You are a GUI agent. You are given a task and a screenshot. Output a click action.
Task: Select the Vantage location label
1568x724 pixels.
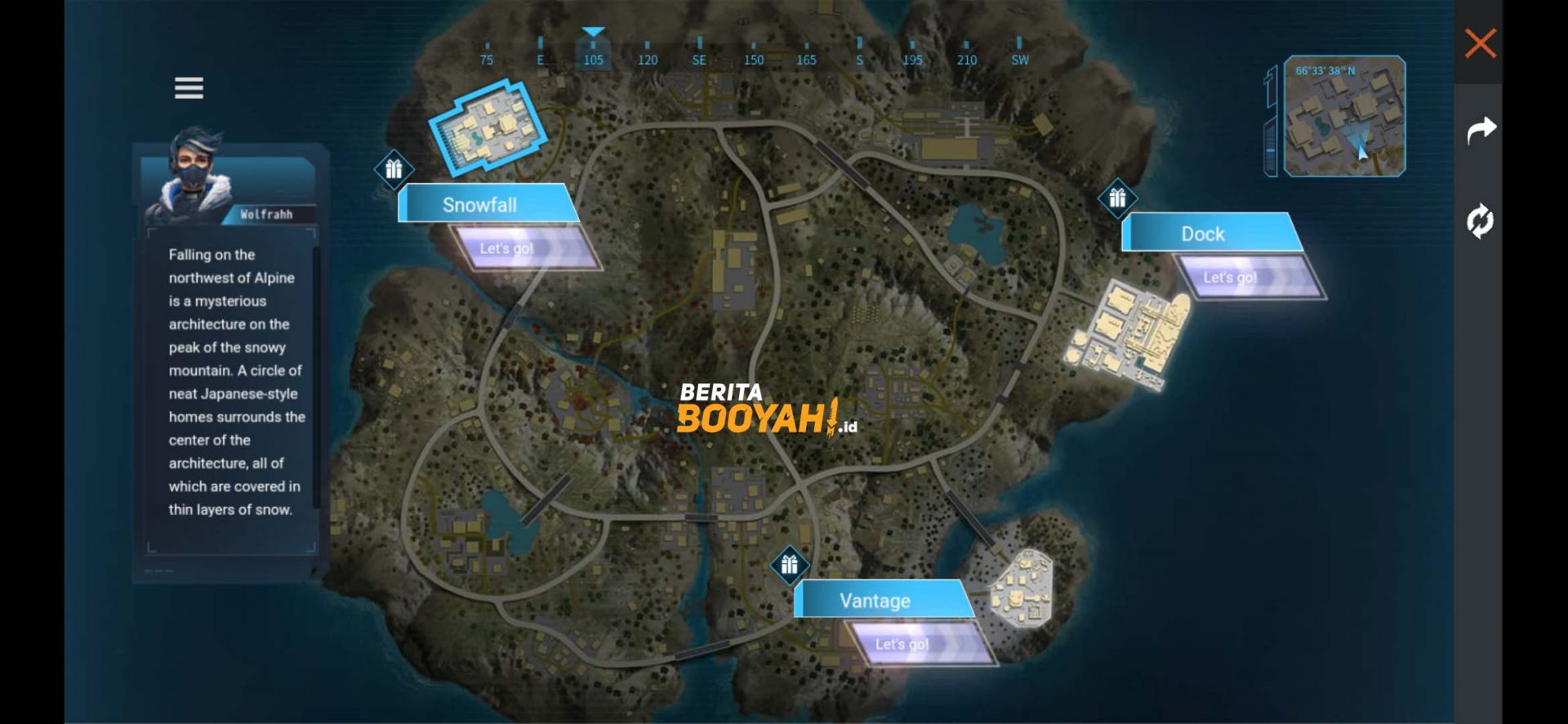pos(875,601)
